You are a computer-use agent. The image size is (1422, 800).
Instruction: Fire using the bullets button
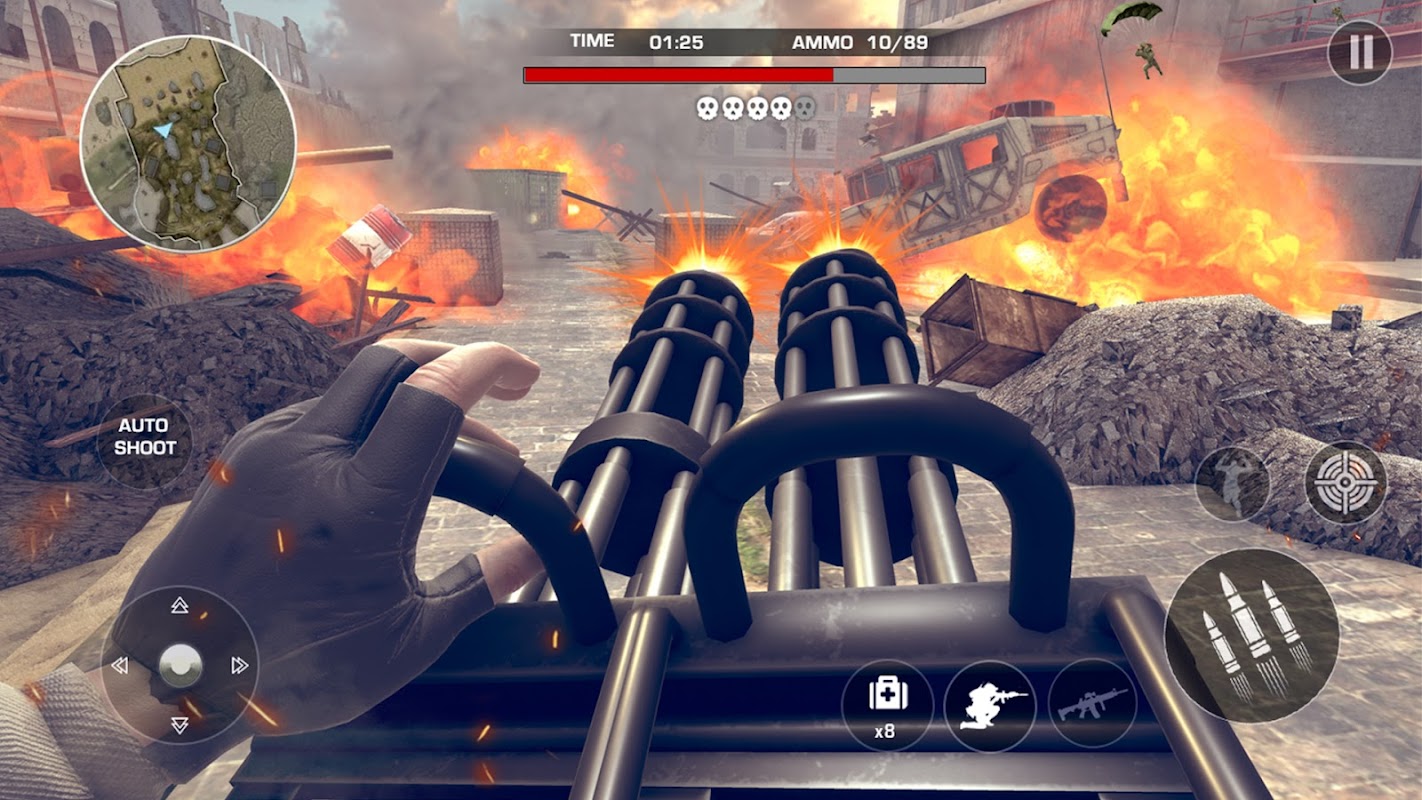click(x=1251, y=635)
